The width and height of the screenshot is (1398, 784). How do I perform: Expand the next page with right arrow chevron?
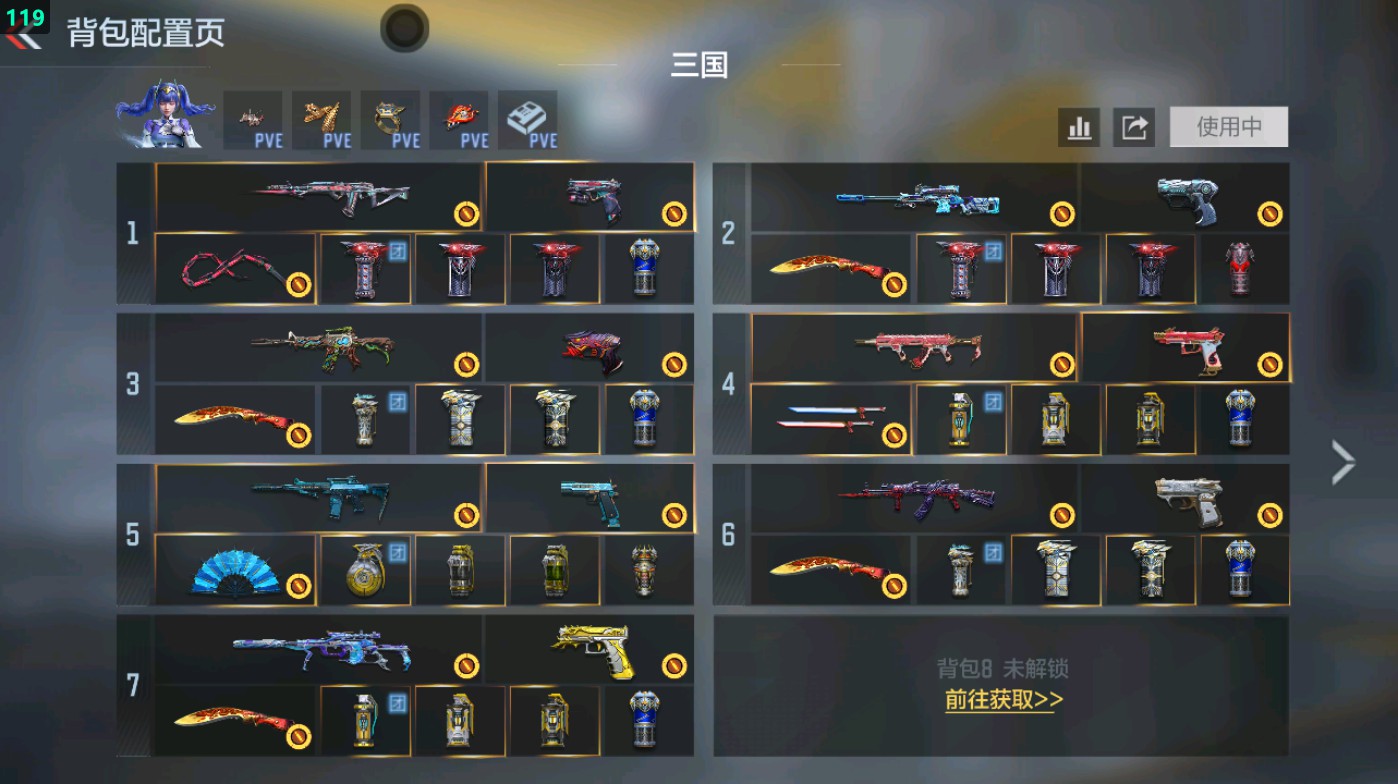click(x=1343, y=461)
